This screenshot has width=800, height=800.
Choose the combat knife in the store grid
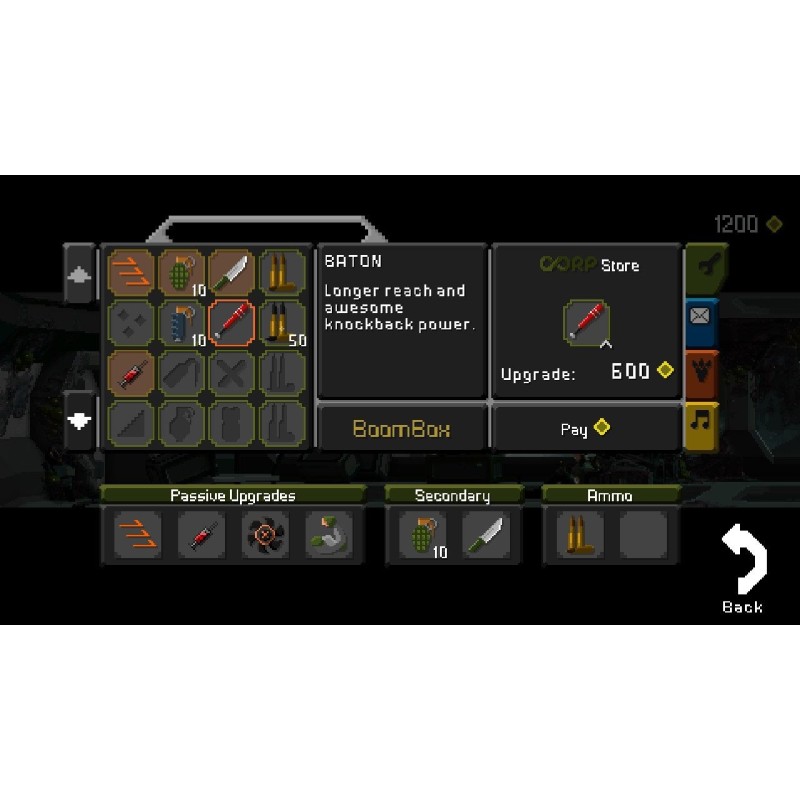[x=232, y=272]
